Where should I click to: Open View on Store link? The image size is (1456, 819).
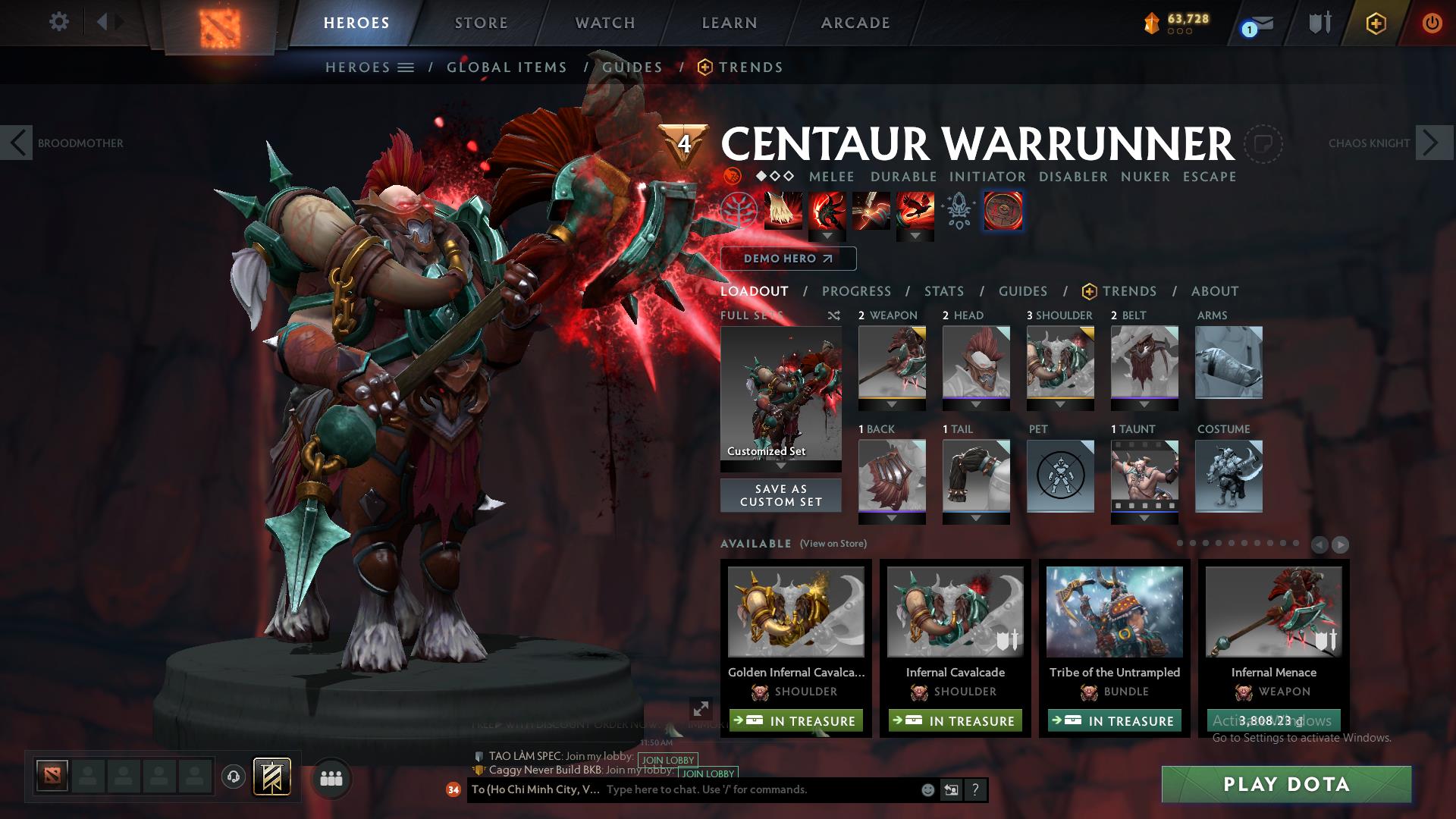click(832, 544)
